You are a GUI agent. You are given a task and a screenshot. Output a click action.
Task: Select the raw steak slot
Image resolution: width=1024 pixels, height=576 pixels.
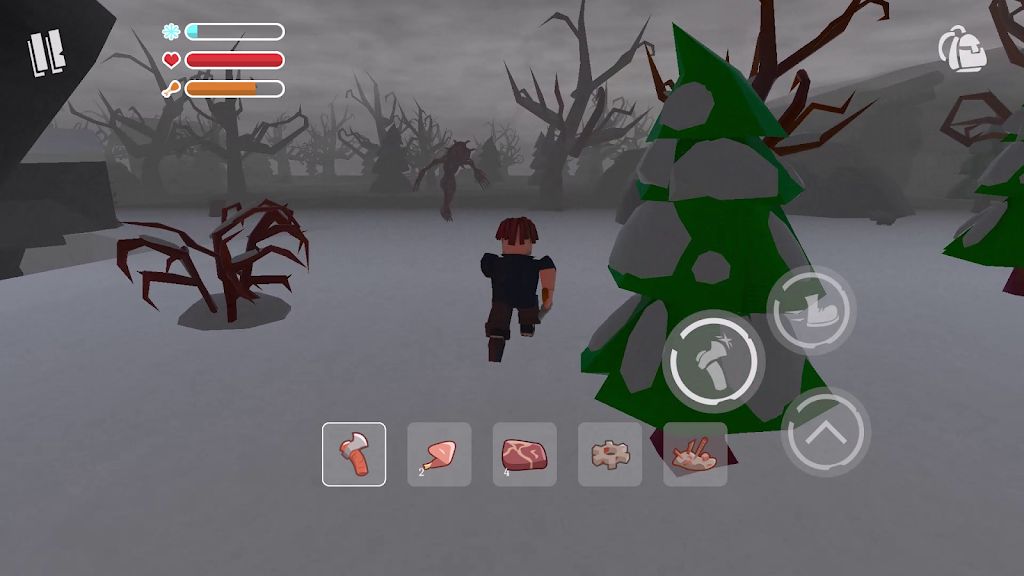click(525, 454)
